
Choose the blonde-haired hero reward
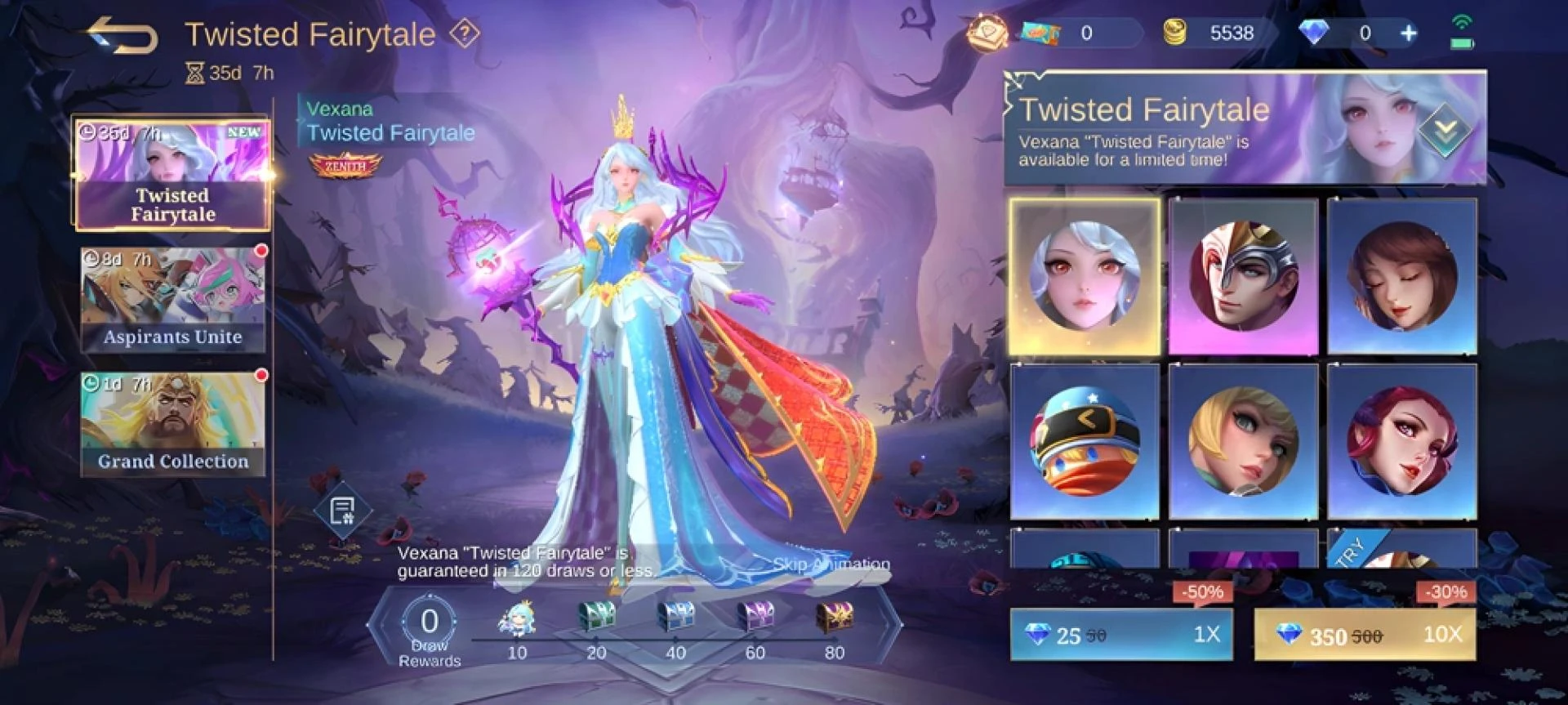click(1242, 441)
